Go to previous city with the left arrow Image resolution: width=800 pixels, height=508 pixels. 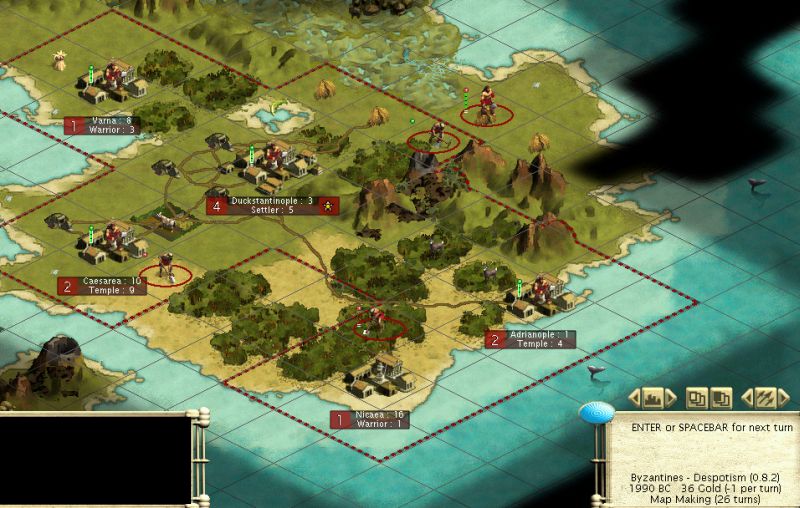[x=636, y=397]
